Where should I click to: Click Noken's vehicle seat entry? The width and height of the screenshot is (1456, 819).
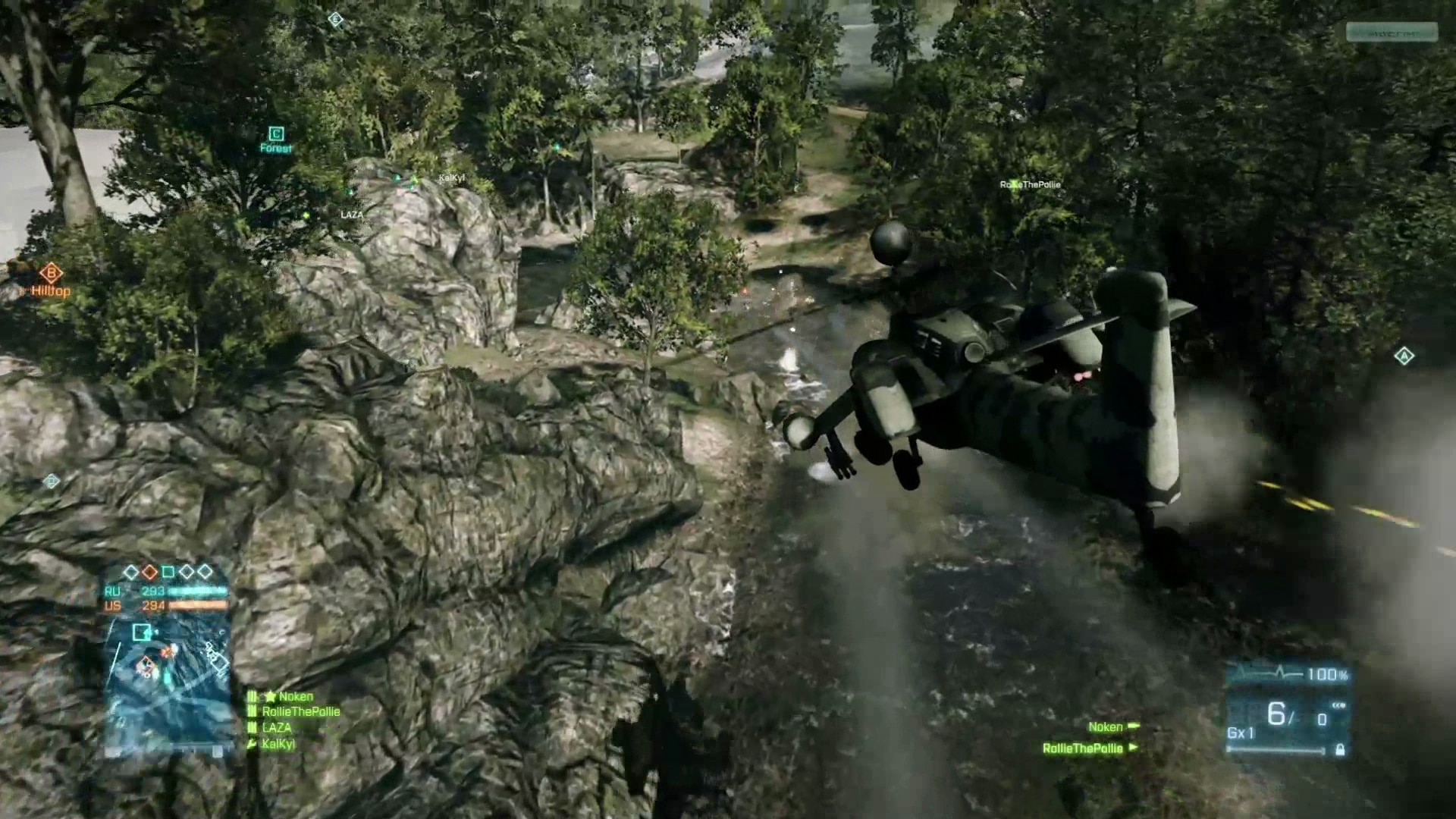click(x=1106, y=726)
